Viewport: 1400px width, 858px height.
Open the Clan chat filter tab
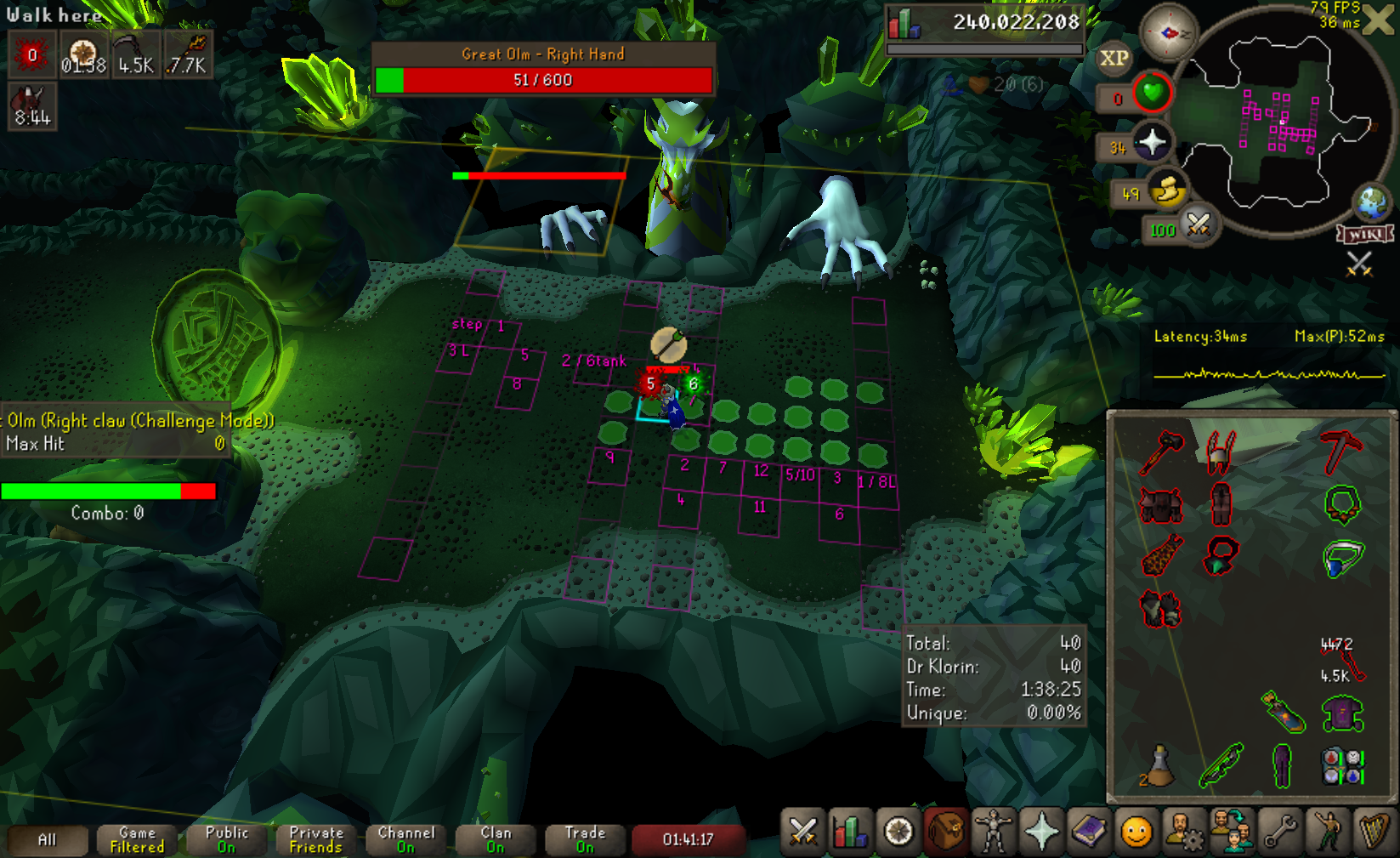[496, 839]
